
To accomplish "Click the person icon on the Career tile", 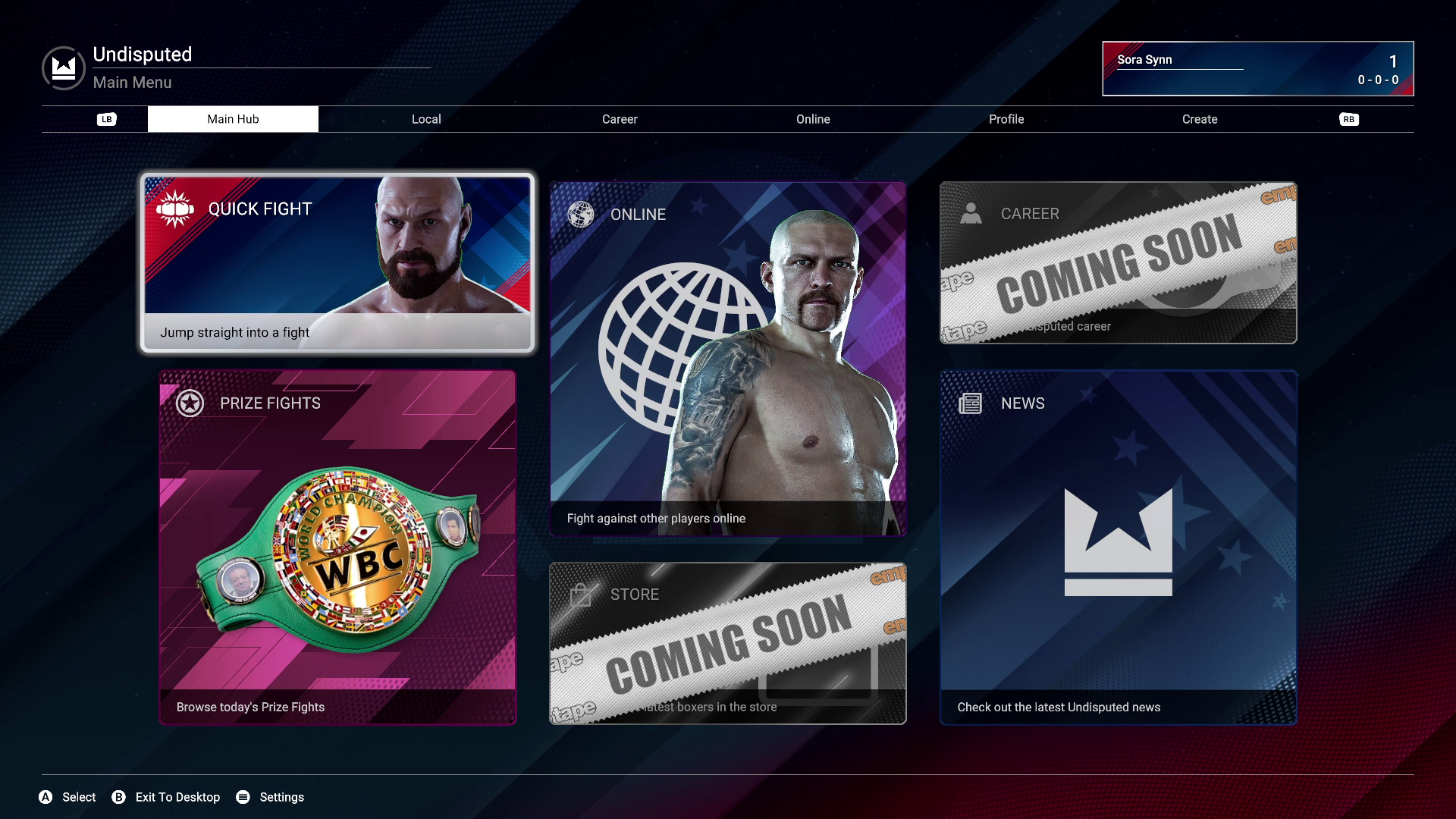I will point(971,214).
